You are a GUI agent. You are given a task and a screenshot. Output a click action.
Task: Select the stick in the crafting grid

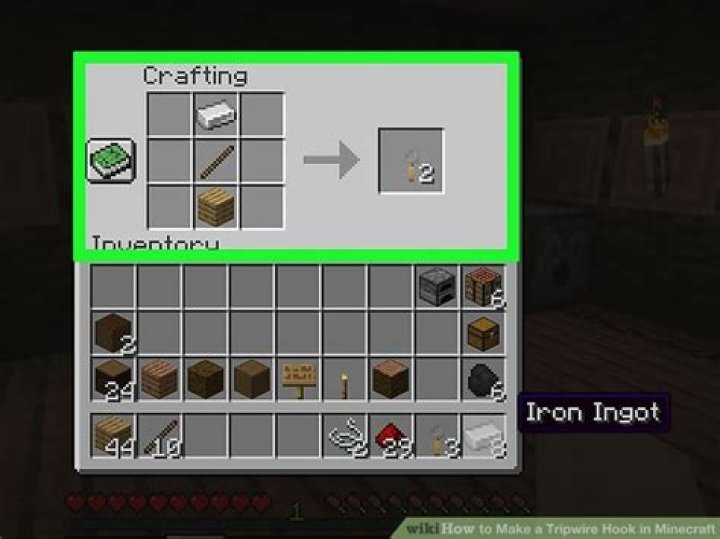215,162
